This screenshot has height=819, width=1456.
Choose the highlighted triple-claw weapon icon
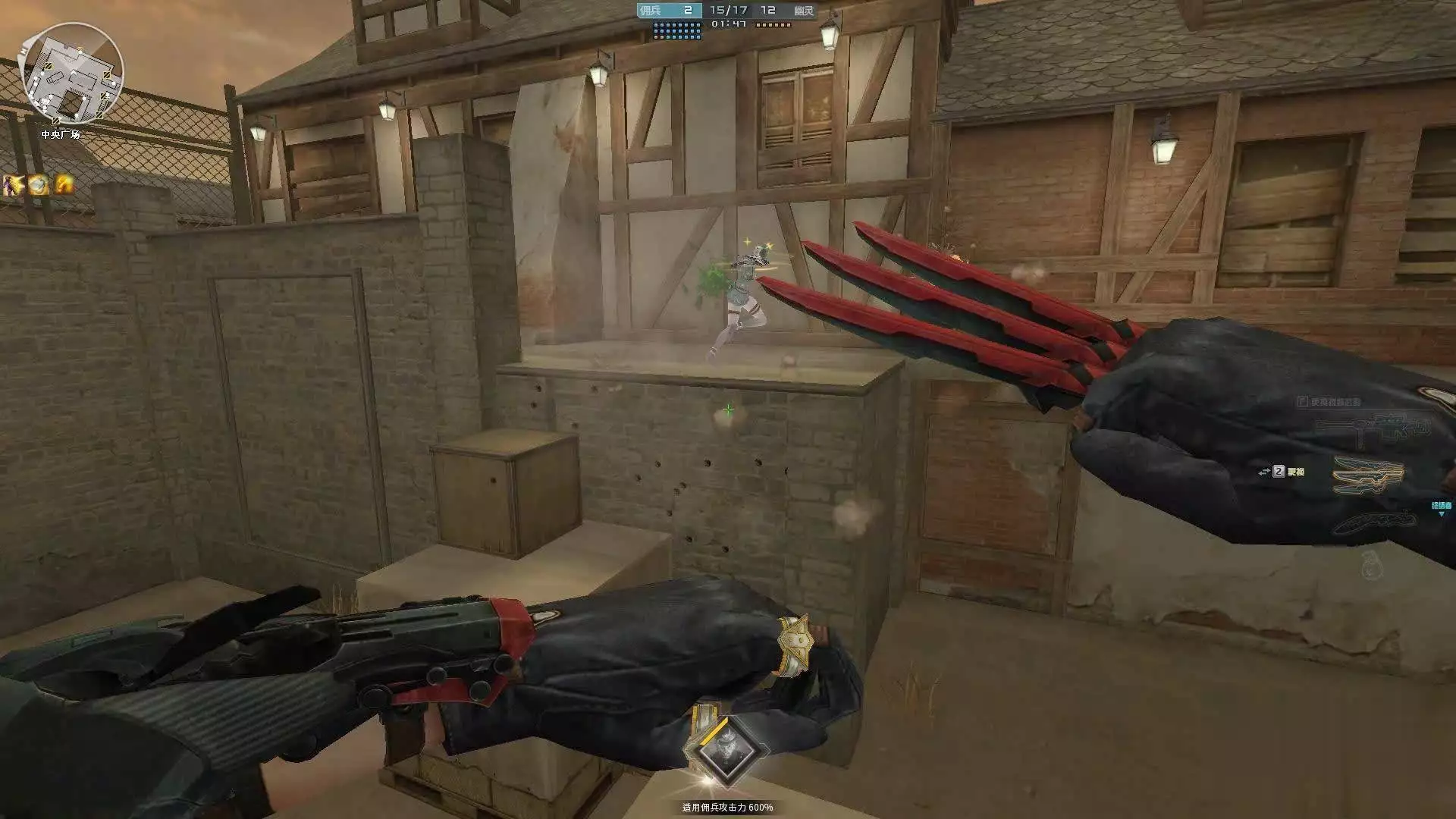point(1367,473)
